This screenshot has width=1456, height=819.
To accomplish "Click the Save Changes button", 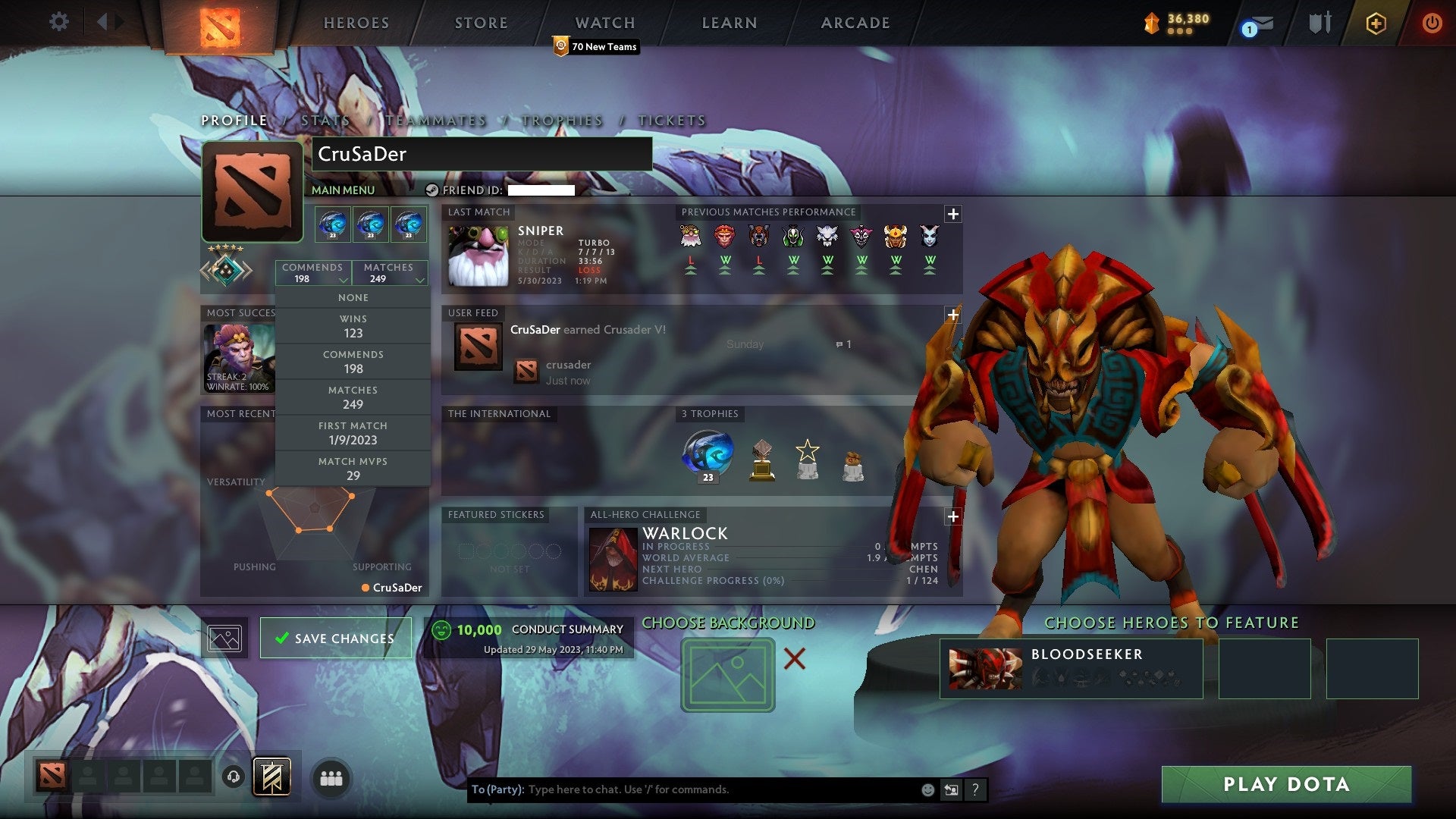I will click(335, 638).
